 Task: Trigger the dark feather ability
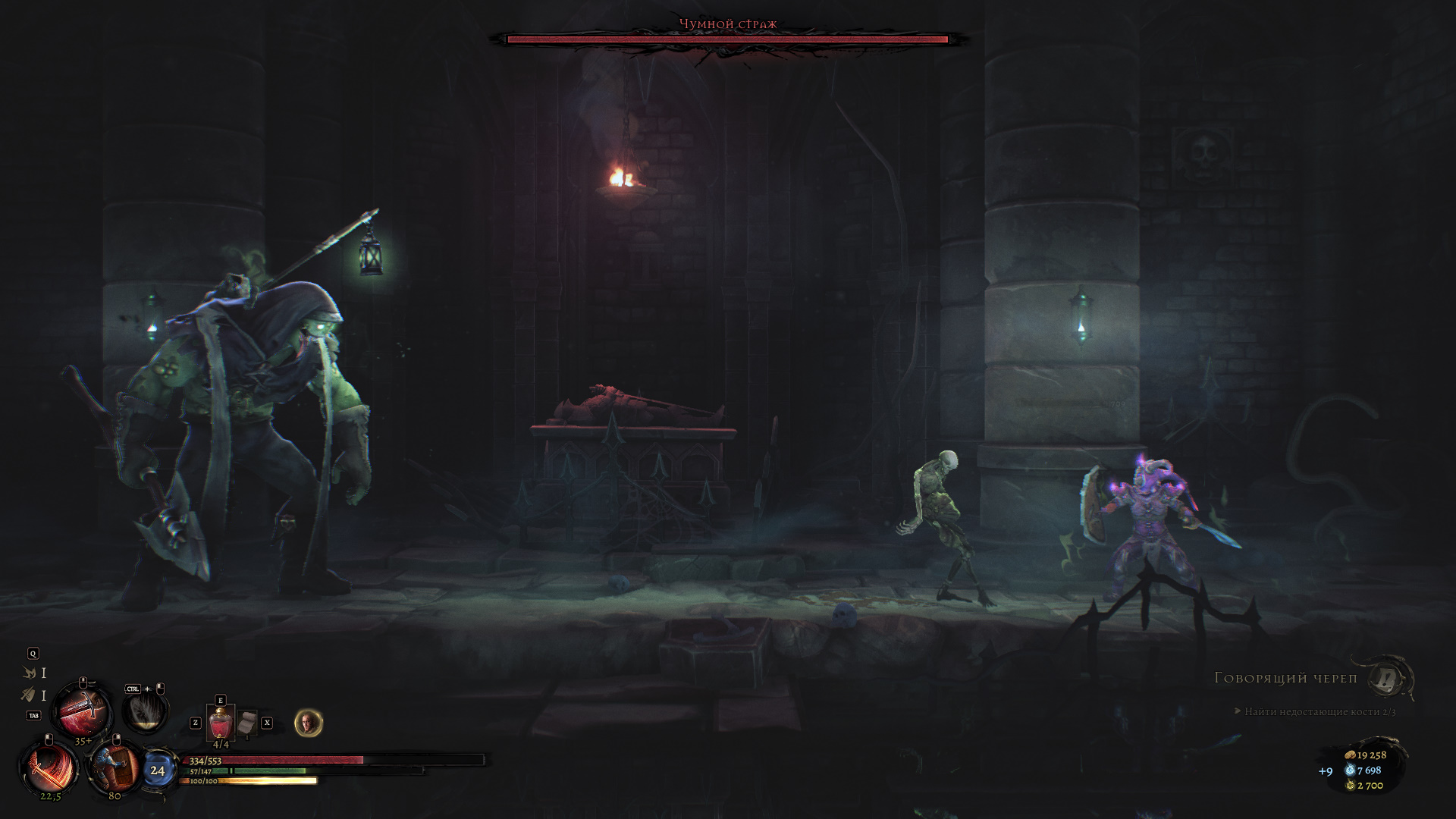[144, 711]
